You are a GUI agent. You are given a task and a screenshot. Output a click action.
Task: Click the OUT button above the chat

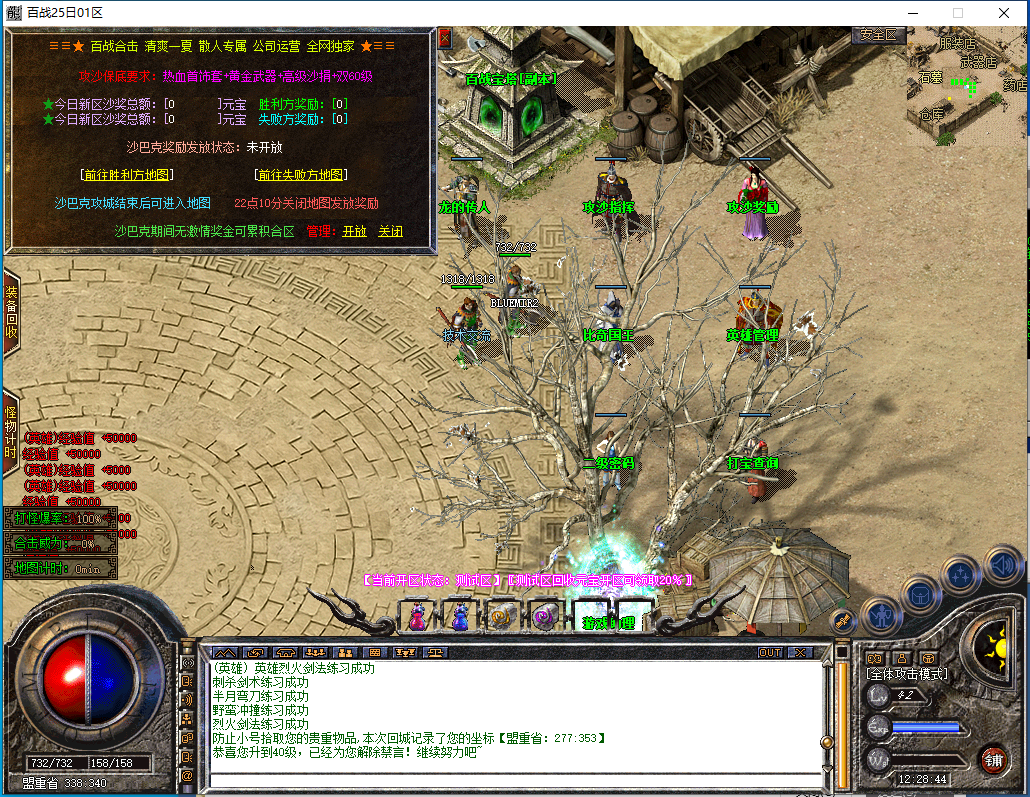(770, 652)
